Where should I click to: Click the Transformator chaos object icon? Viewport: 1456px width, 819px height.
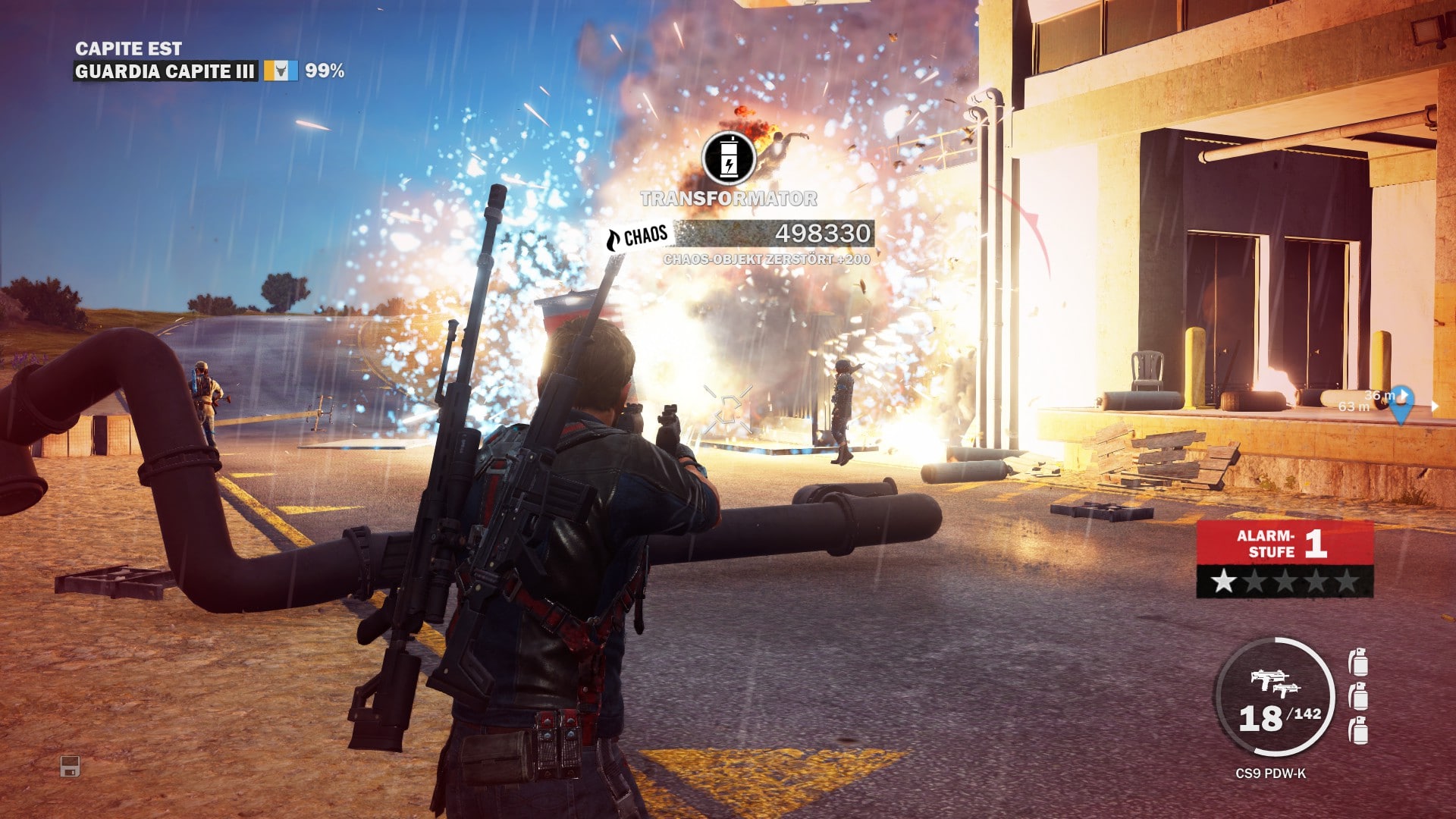pos(728,158)
